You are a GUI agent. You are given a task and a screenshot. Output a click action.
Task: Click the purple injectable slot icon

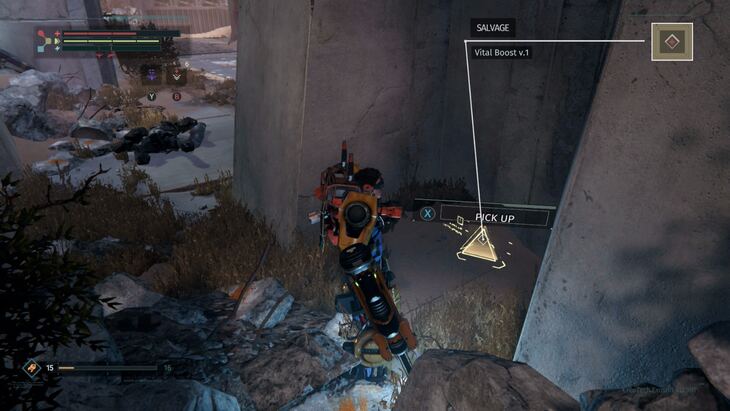click(x=152, y=73)
